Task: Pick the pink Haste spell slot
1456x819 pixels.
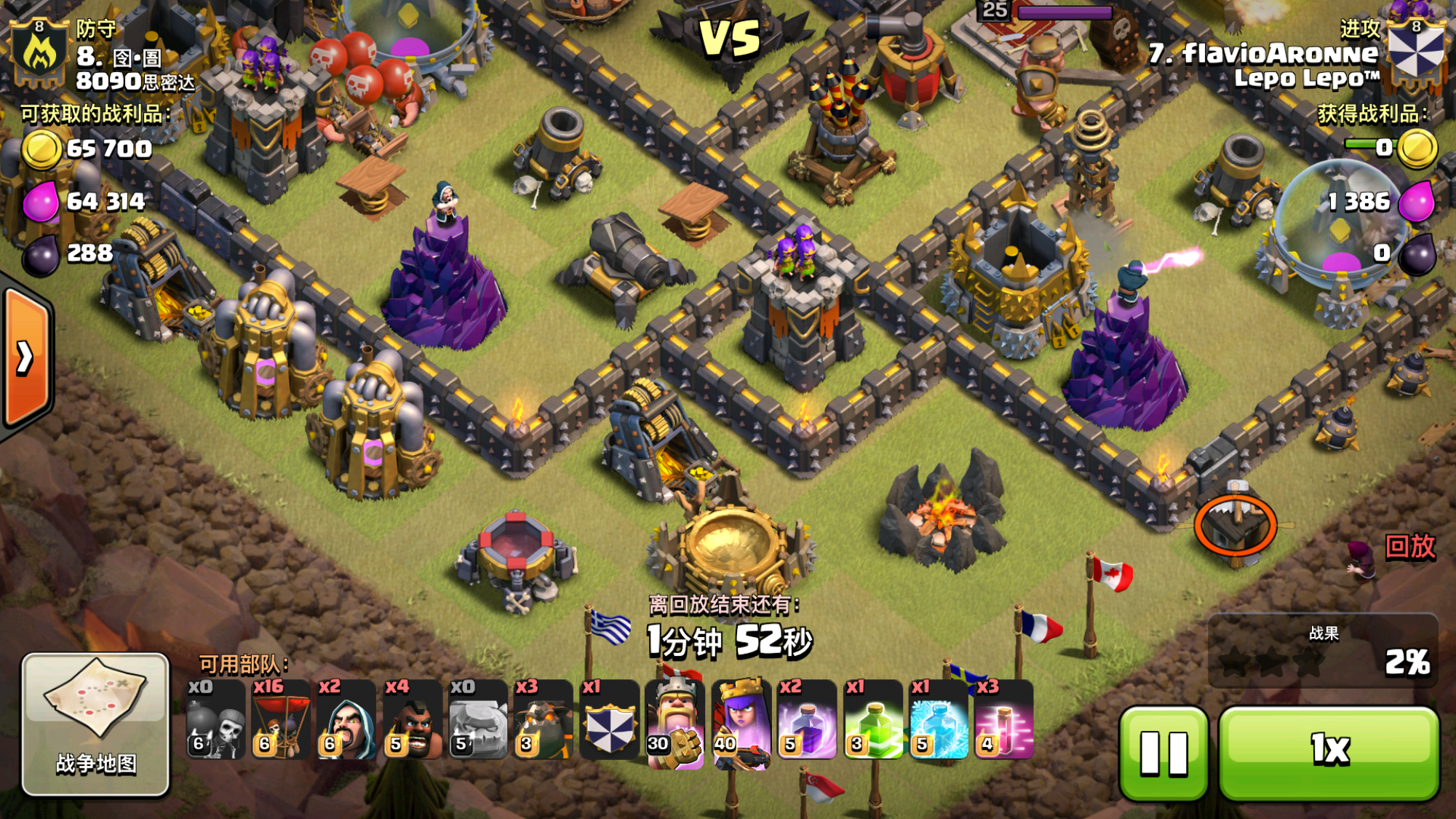Action: click(x=1003, y=719)
